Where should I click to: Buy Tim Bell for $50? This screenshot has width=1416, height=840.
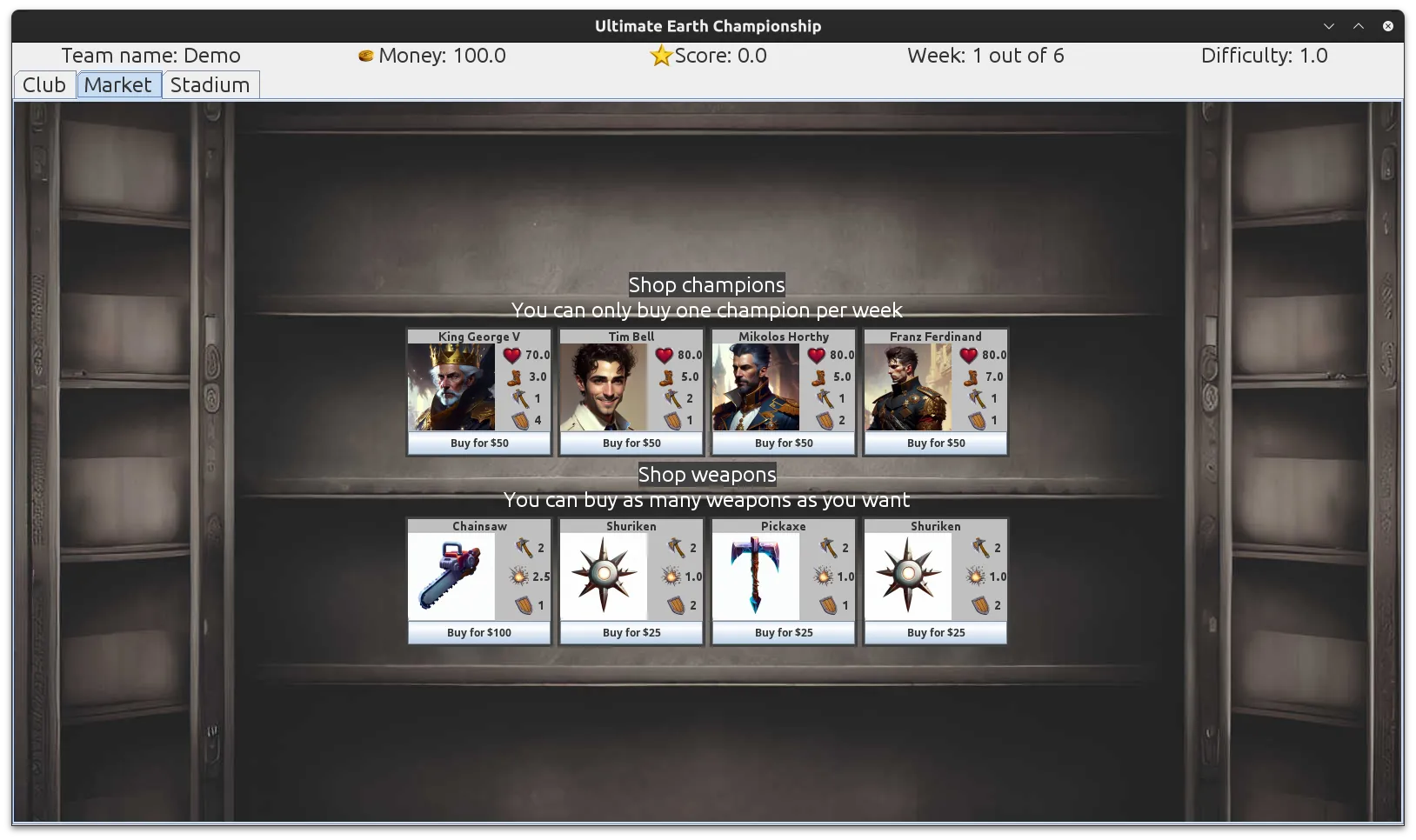click(x=631, y=443)
